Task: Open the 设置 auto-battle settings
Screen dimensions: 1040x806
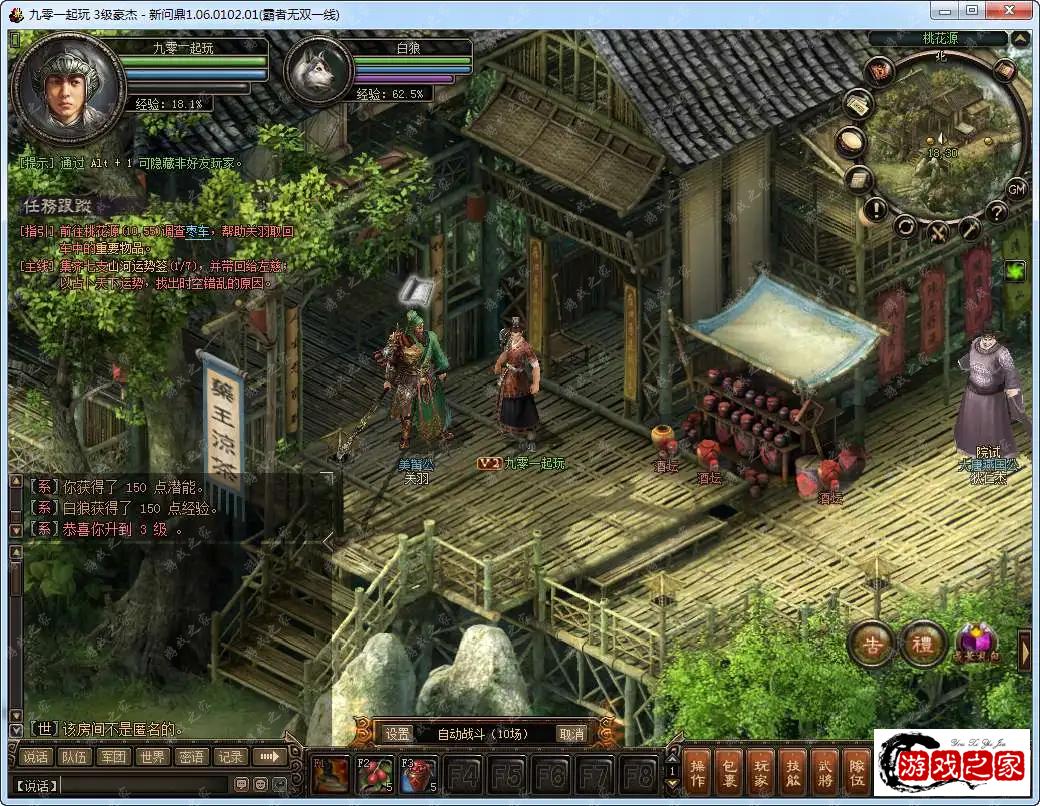Action: (397, 733)
